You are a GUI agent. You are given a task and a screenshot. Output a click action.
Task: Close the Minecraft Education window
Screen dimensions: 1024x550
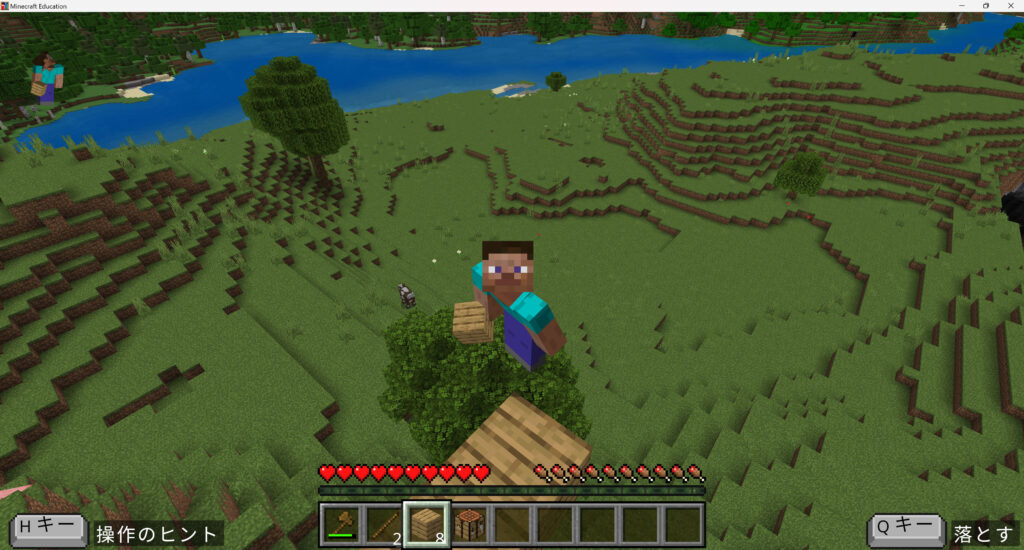[1011, 6]
